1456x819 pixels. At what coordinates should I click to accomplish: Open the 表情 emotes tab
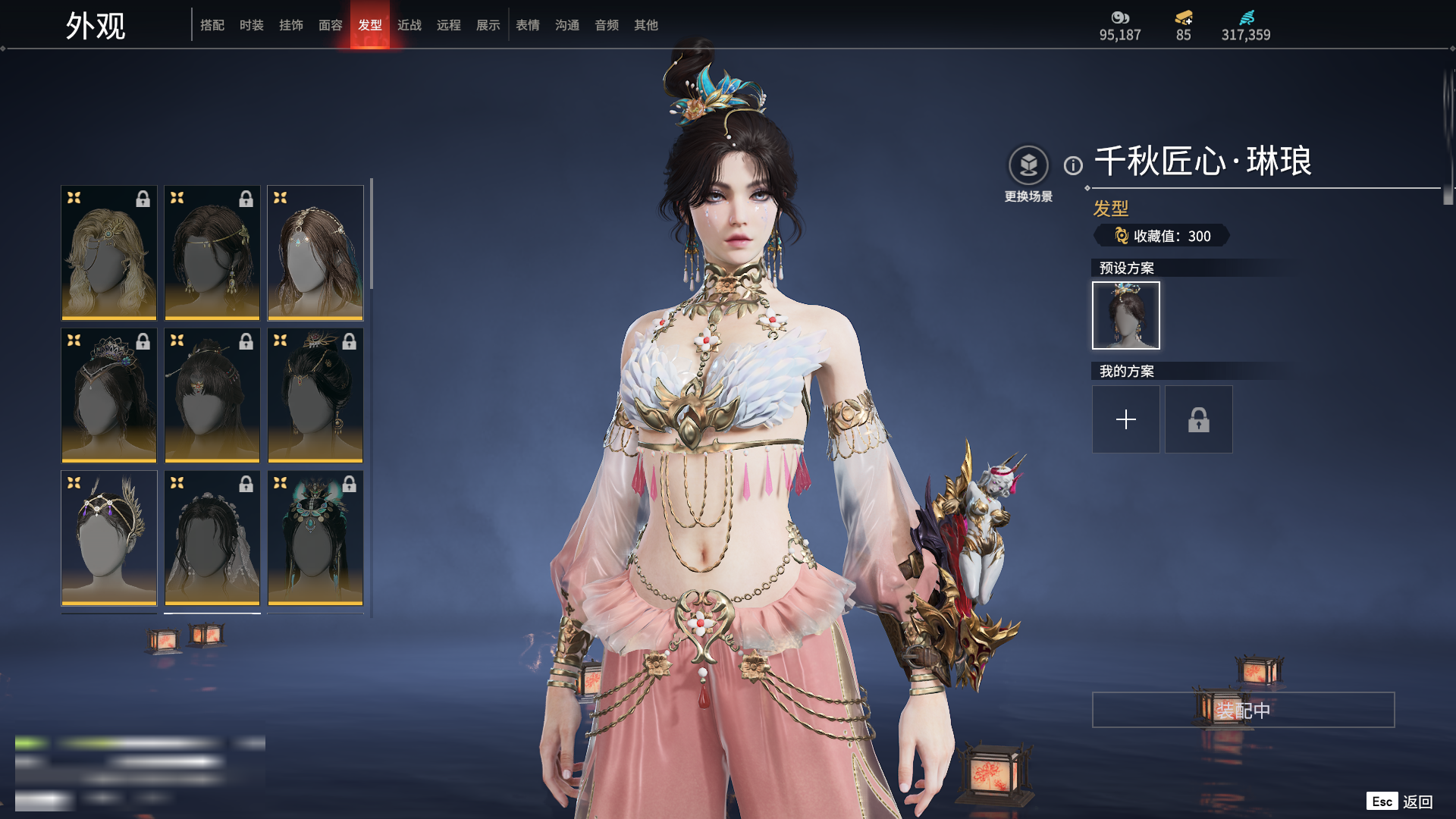(528, 25)
